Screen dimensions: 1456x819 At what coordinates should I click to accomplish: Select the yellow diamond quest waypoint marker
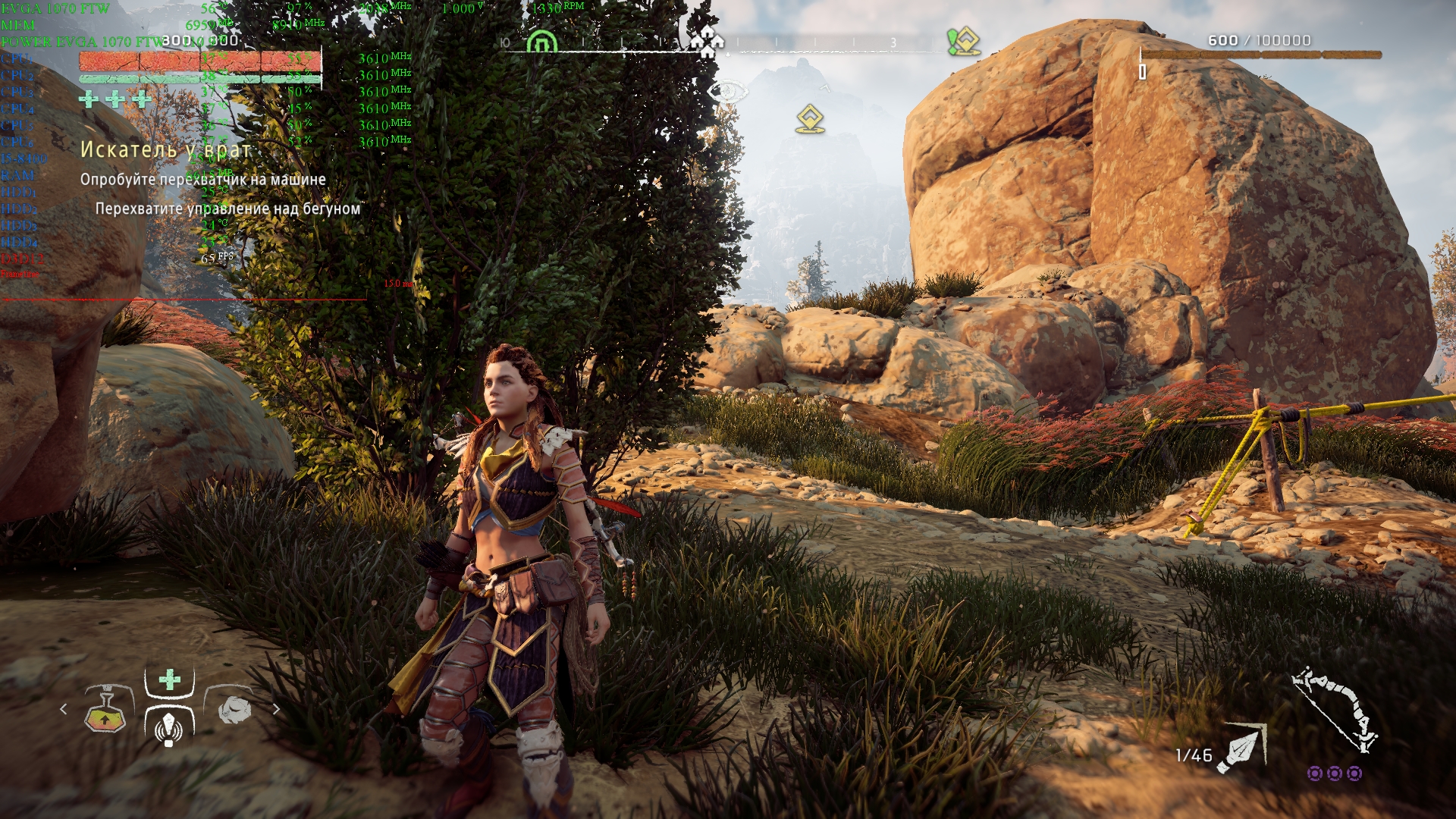(x=810, y=119)
